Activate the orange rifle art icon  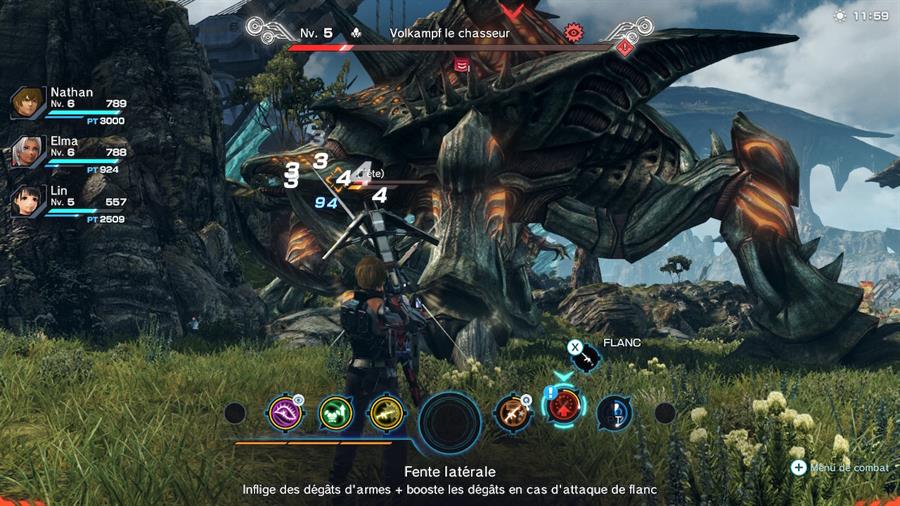pyautogui.click(x=512, y=412)
